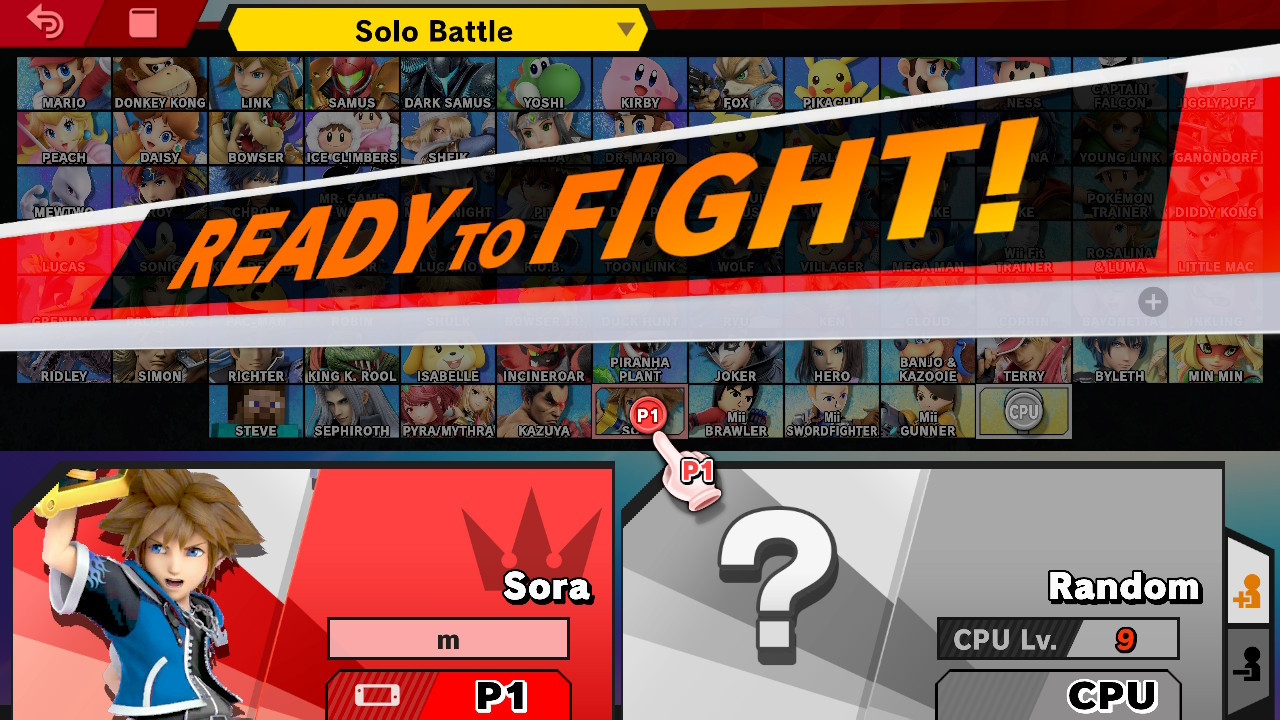Grab the CPU token on the roster
The image size is (1280, 720).
[1022, 410]
